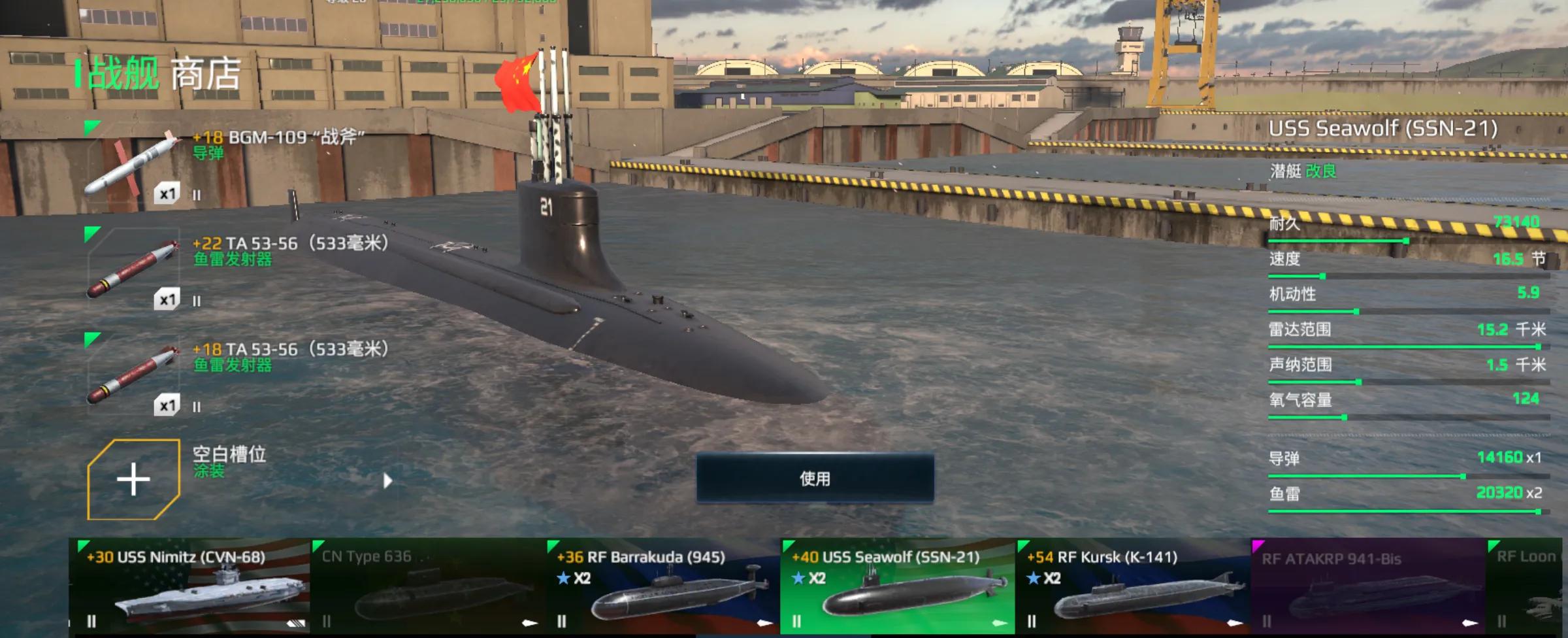This screenshot has height=638, width=1568.
Task: Open the empty 空白槽位 paint slot
Action: 133,480
